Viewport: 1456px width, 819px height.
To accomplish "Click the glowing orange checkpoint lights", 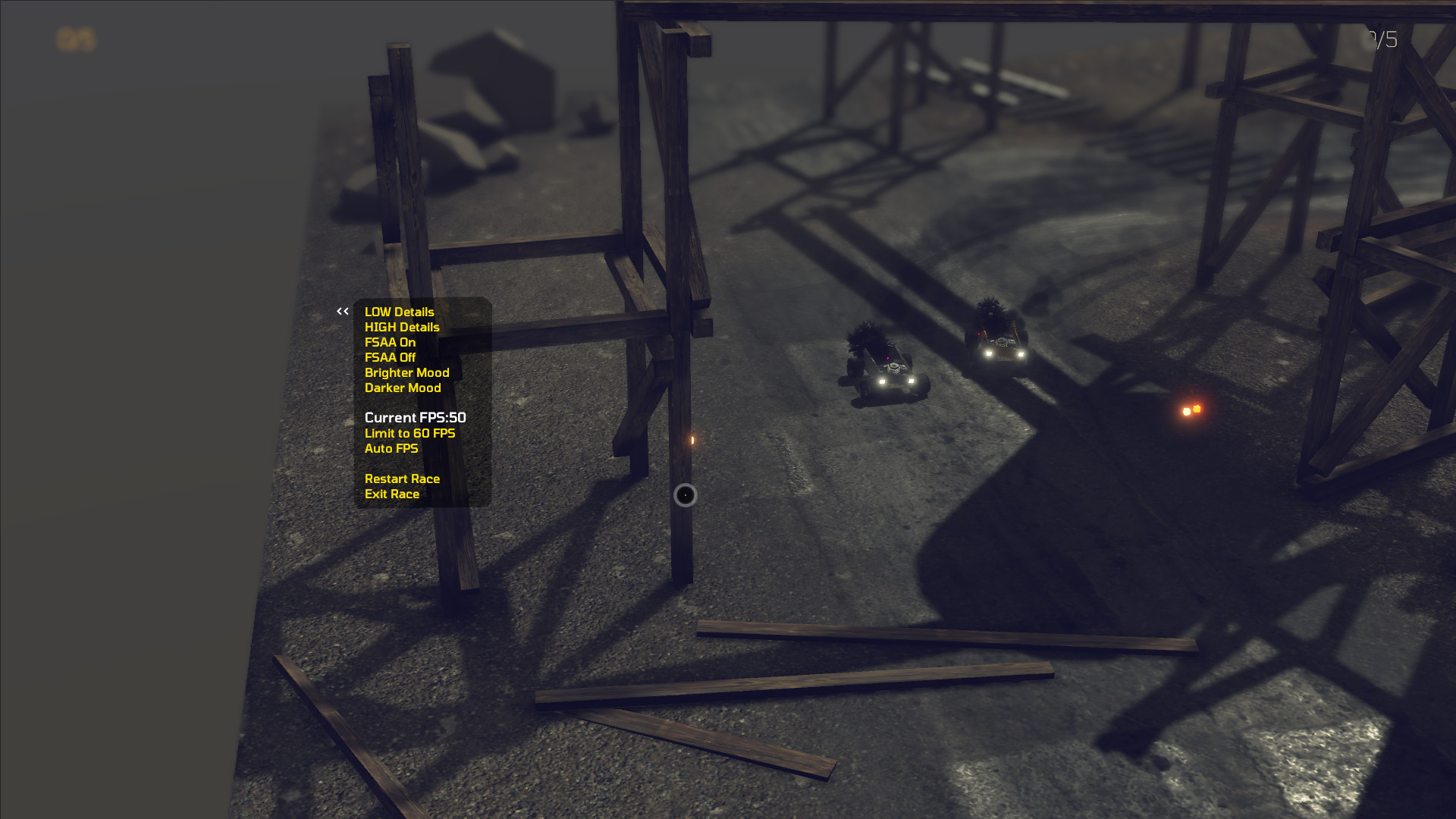I will (1193, 409).
